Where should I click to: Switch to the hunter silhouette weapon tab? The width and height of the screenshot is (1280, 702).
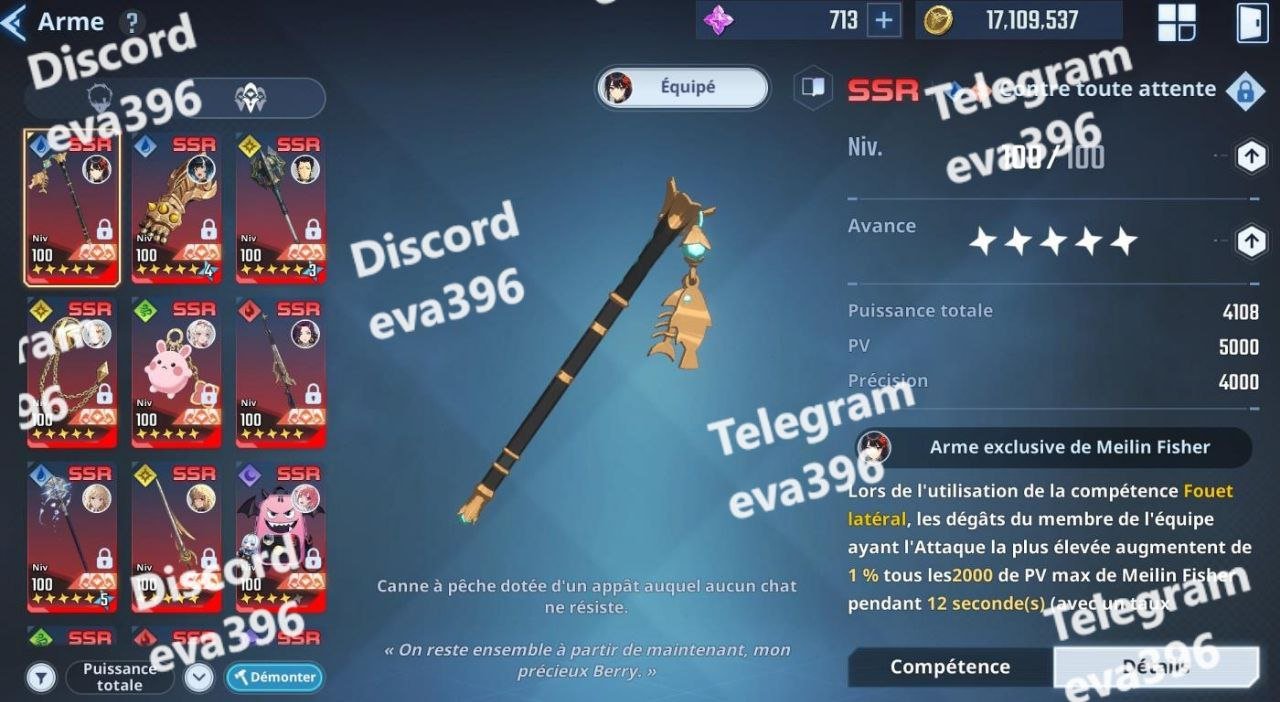(x=100, y=98)
